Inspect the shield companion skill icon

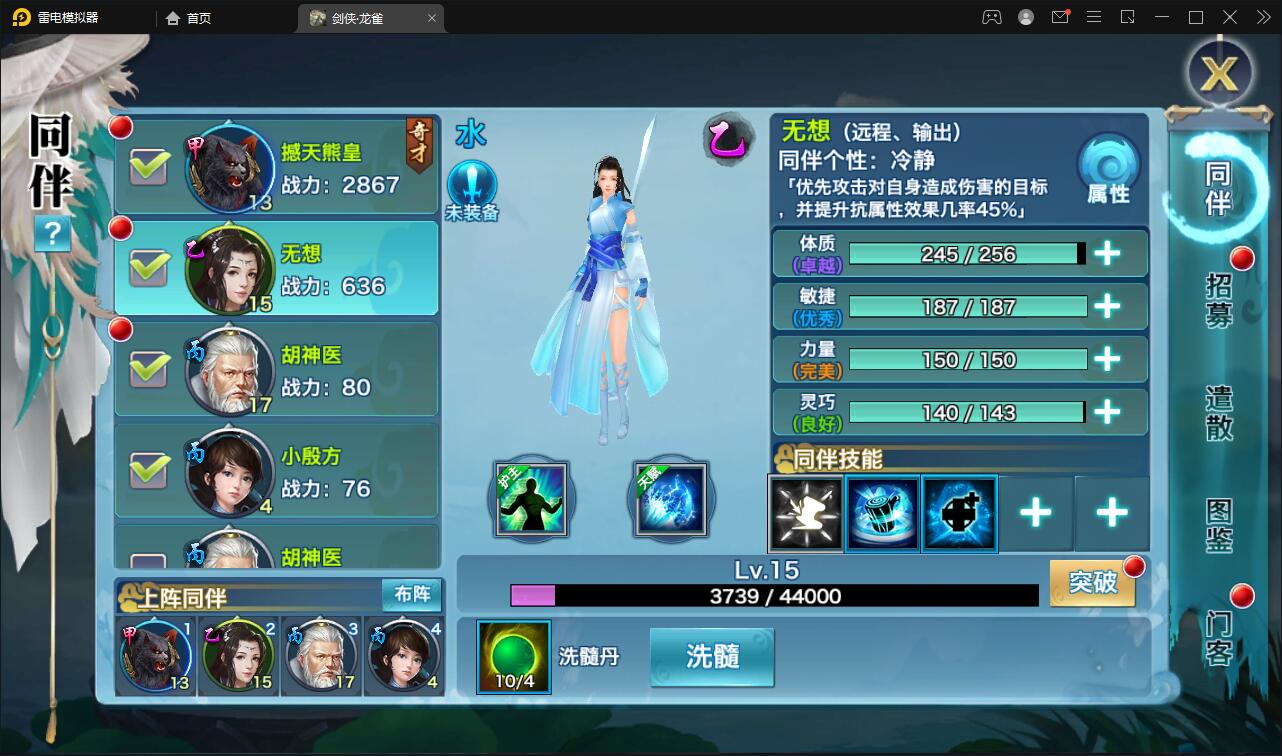[x=959, y=514]
